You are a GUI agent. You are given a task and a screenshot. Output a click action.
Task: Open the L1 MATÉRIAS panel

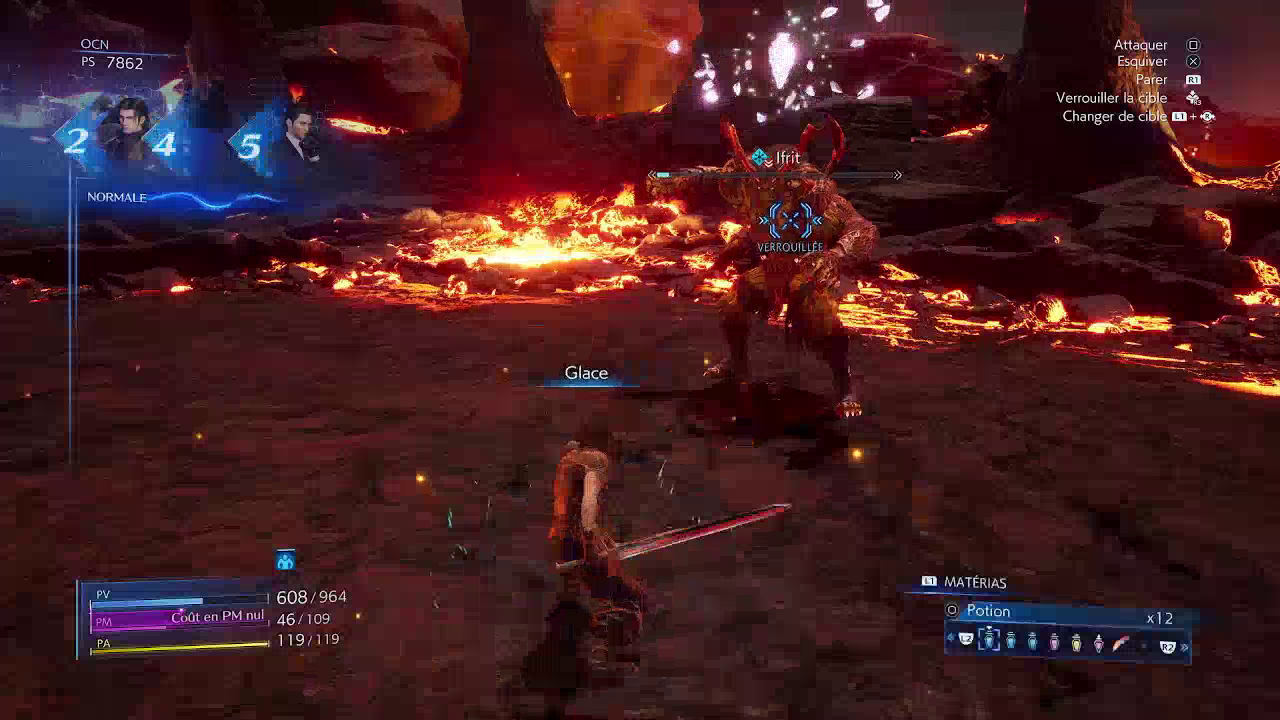pos(955,582)
